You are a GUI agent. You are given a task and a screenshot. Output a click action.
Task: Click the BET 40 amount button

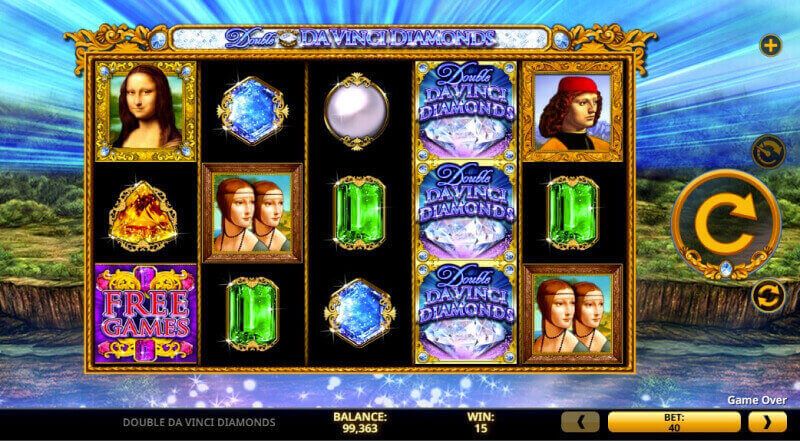coord(677,422)
